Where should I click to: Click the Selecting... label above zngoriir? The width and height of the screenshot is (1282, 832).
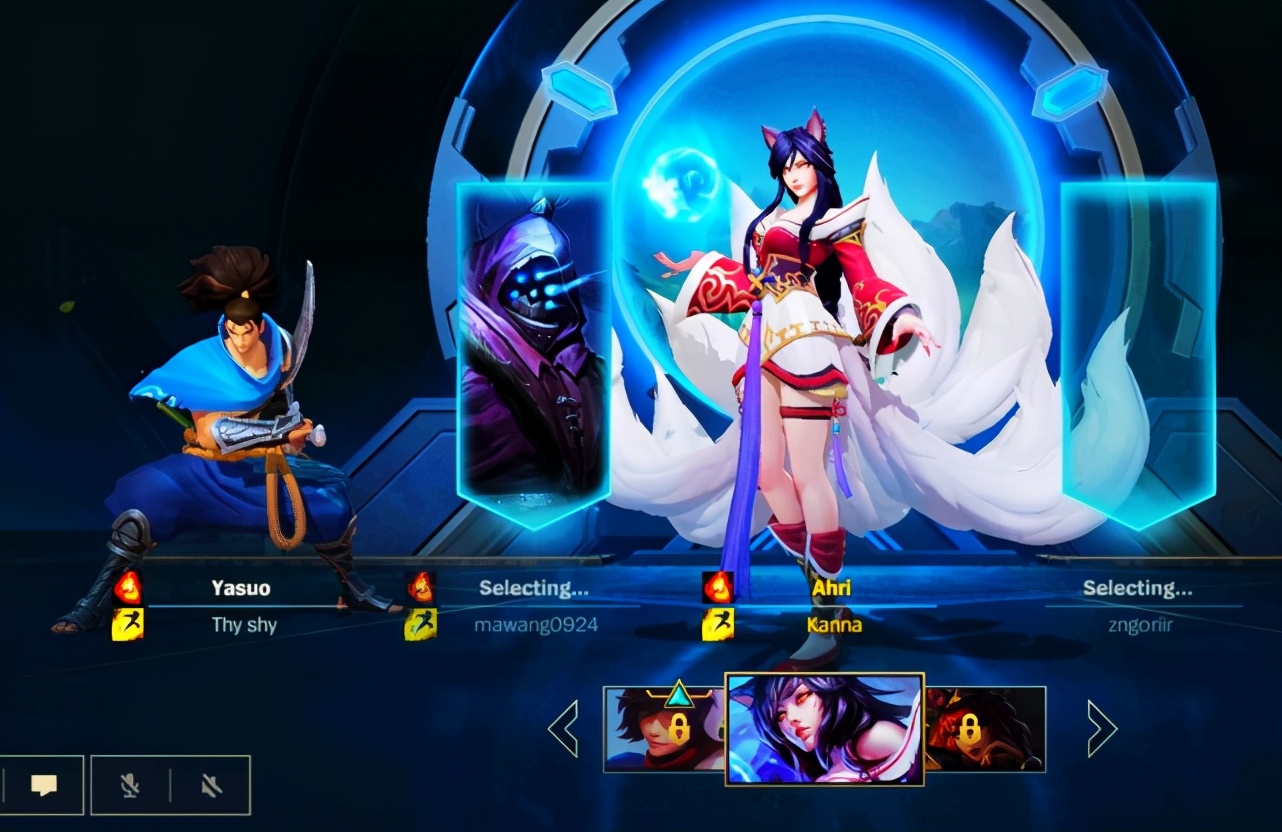click(x=1140, y=588)
